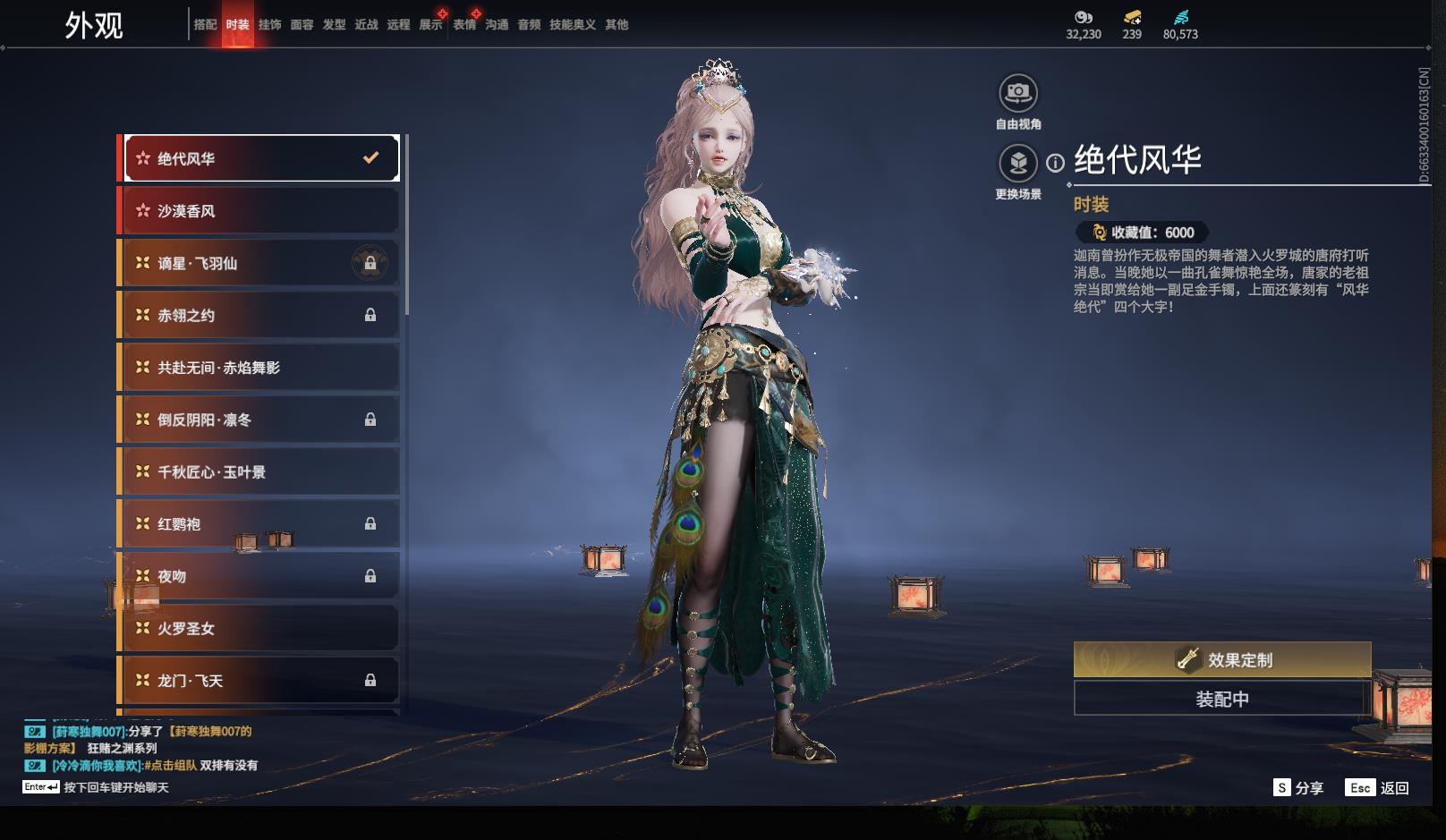Select the 绝代风华 outfit row
The height and width of the screenshot is (840, 1446).
[x=259, y=158]
